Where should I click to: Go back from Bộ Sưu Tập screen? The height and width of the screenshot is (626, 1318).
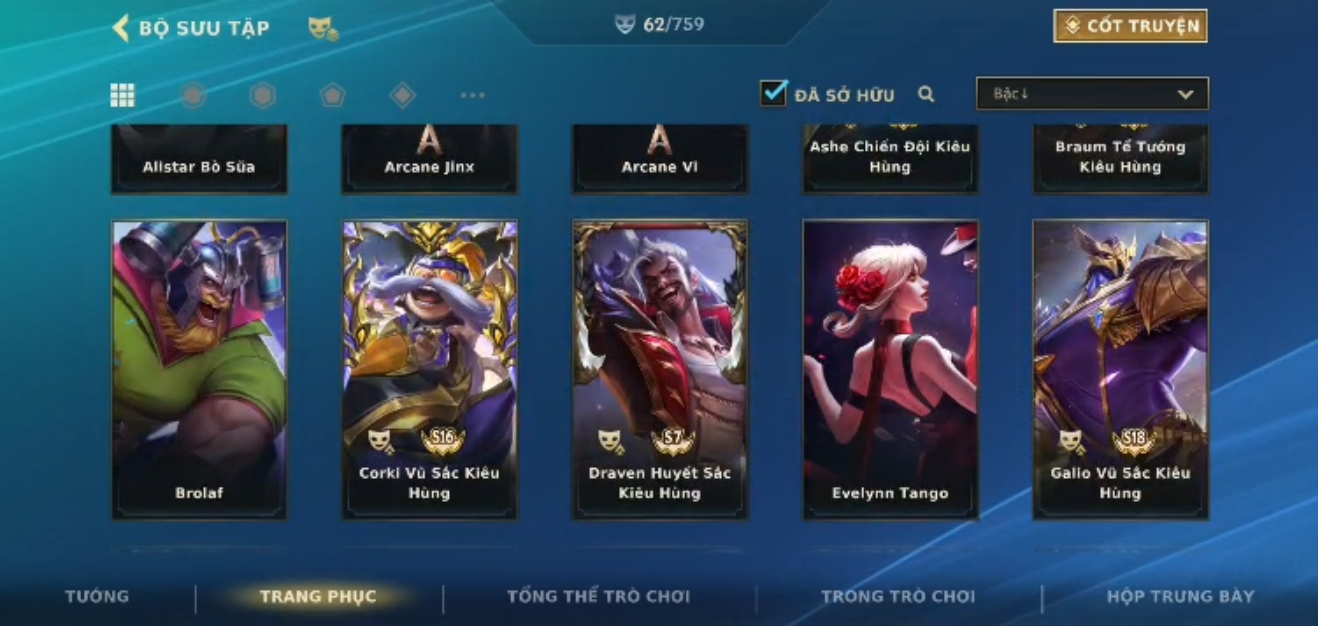(x=122, y=28)
